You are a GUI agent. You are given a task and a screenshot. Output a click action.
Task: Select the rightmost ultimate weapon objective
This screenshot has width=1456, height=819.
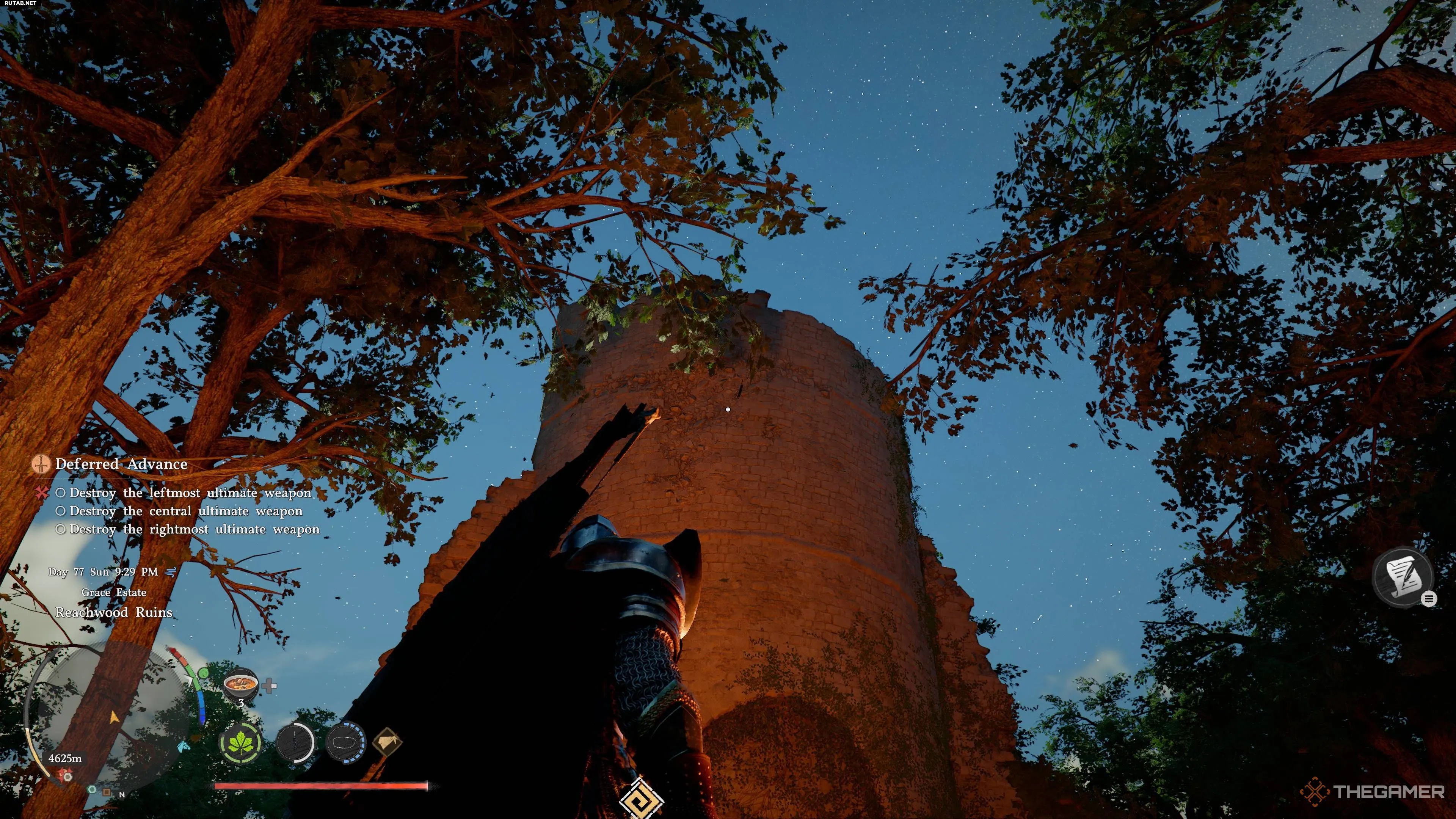point(194,529)
